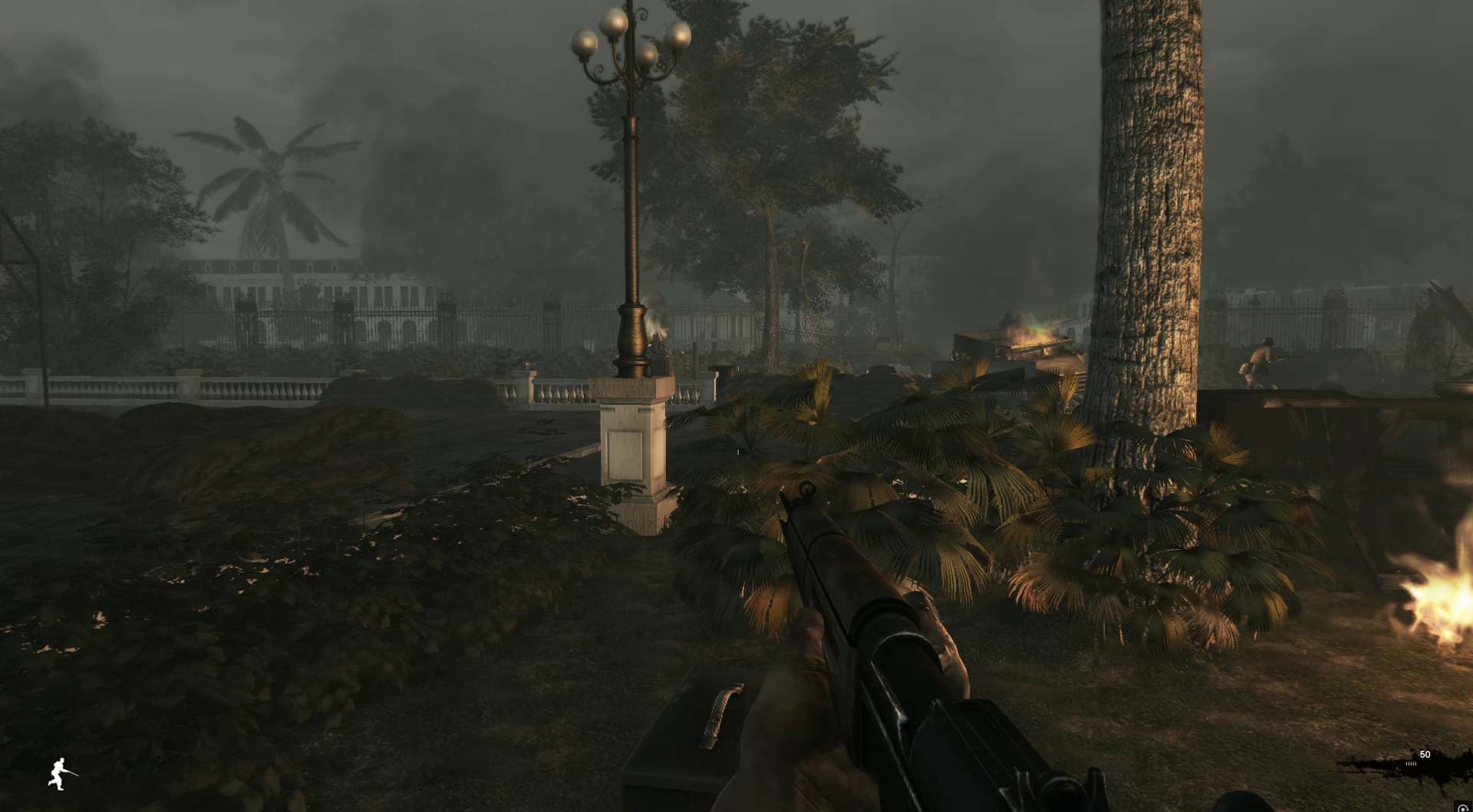Click the running soldier stance icon
Viewport: 1473px width, 812px height.
coord(60,773)
